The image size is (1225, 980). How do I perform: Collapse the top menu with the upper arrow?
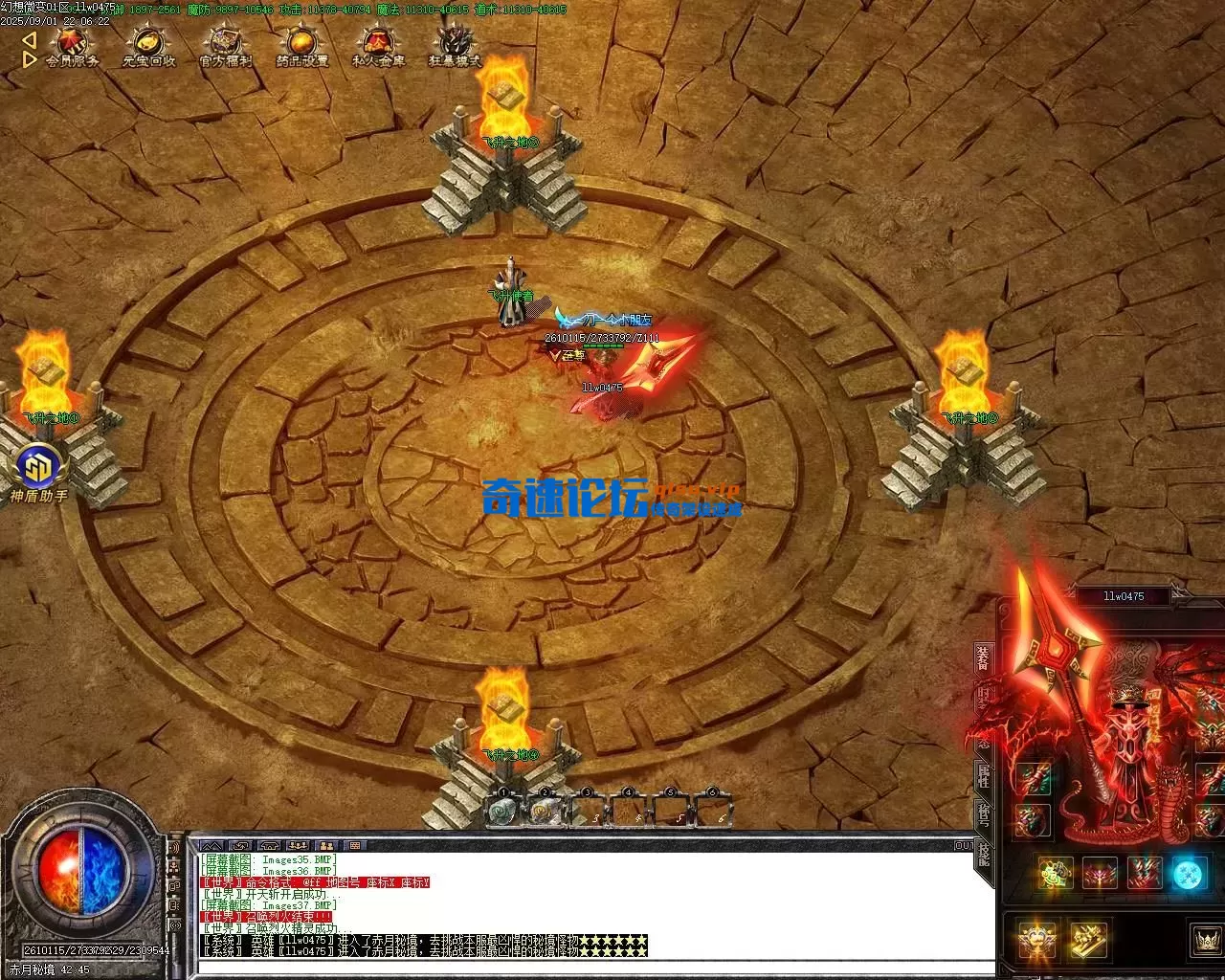[29, 40]
